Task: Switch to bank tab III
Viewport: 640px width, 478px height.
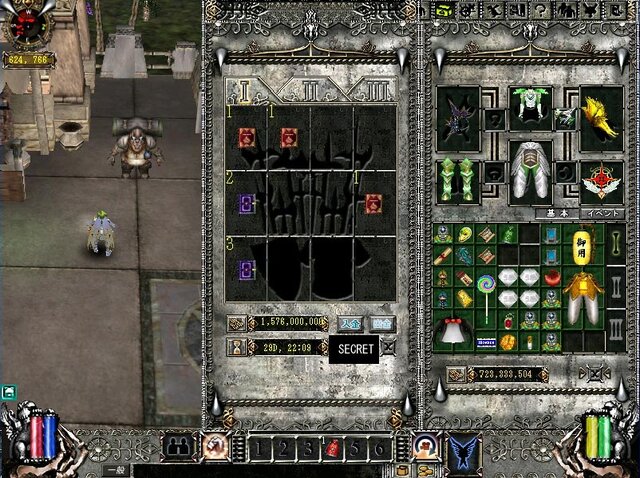Action: pos(374,91)
